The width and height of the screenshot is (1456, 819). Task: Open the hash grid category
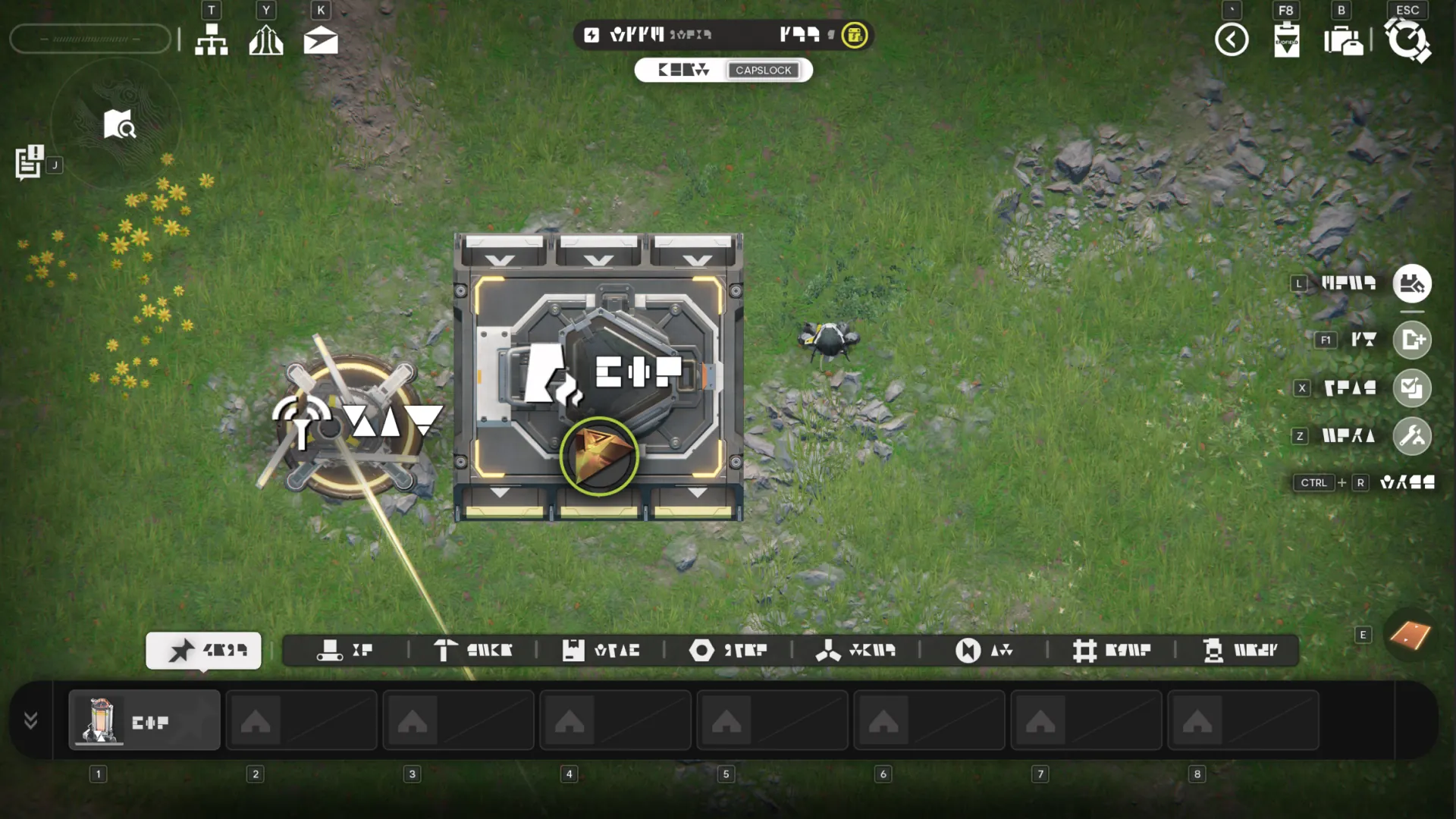pyautogui.click(x=1112, y=651)
